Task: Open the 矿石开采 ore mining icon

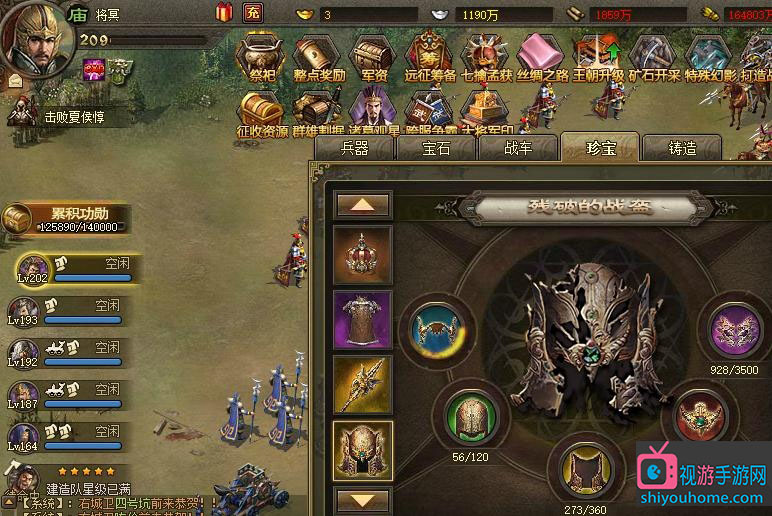Action: click(655, 54)
